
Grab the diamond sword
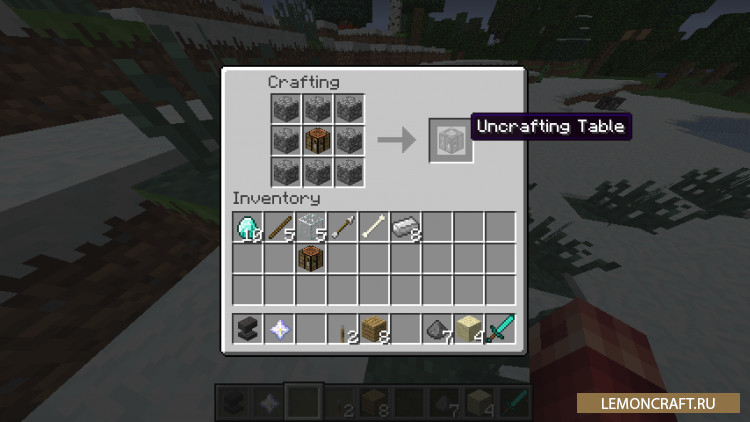(499, 328)
